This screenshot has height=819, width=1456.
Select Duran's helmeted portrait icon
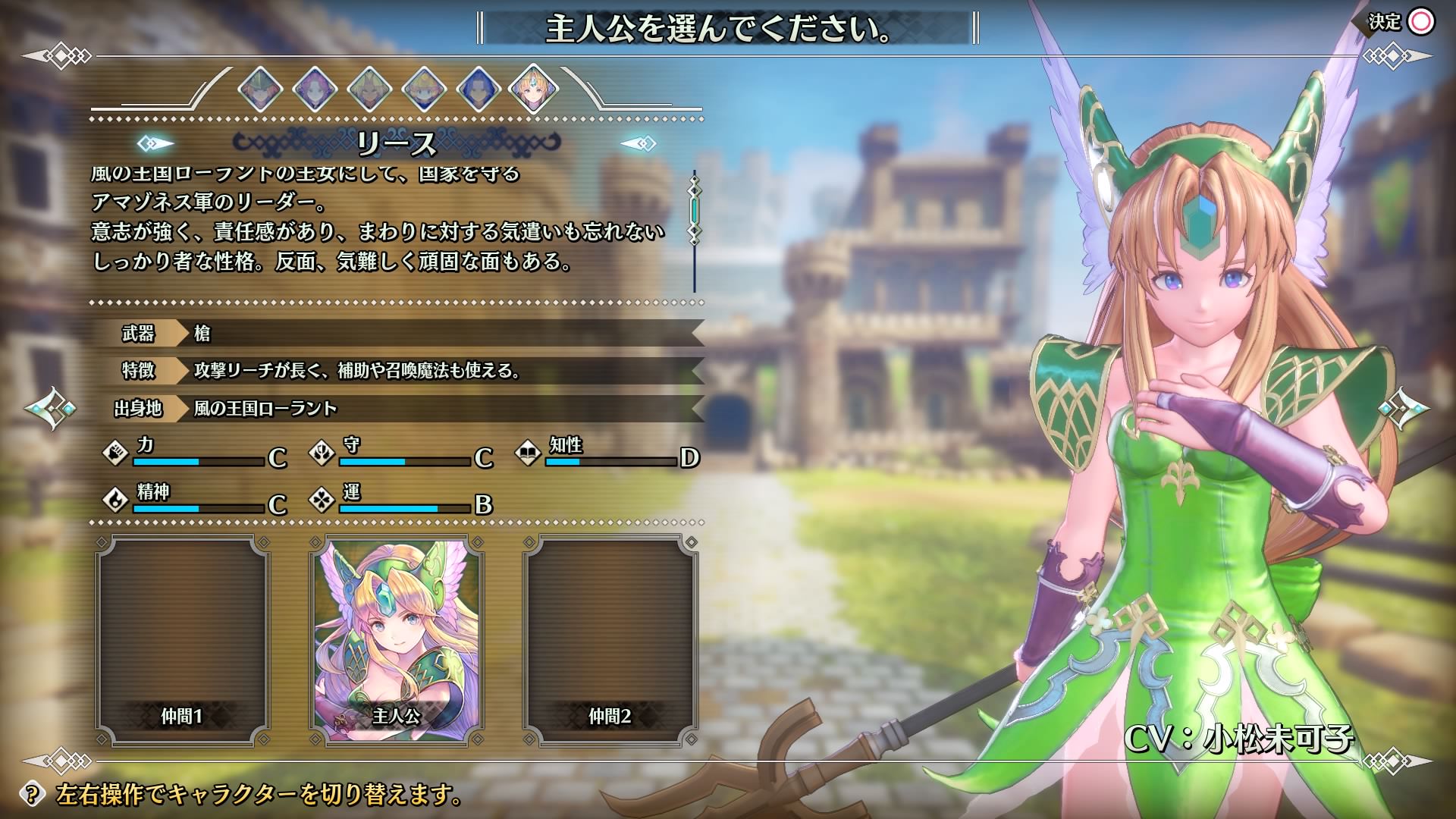tap(260, 90)
